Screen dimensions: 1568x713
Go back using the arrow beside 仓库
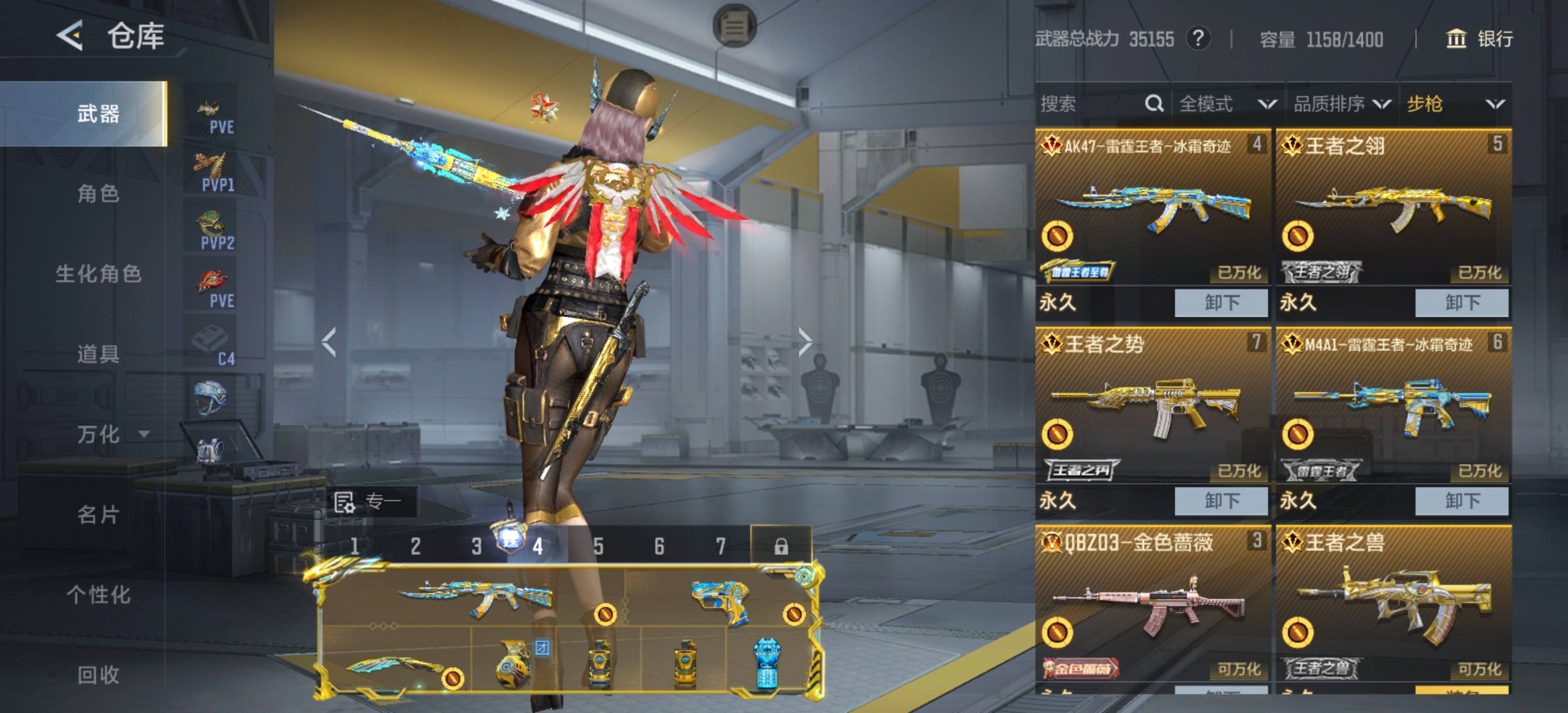[70, 35]
